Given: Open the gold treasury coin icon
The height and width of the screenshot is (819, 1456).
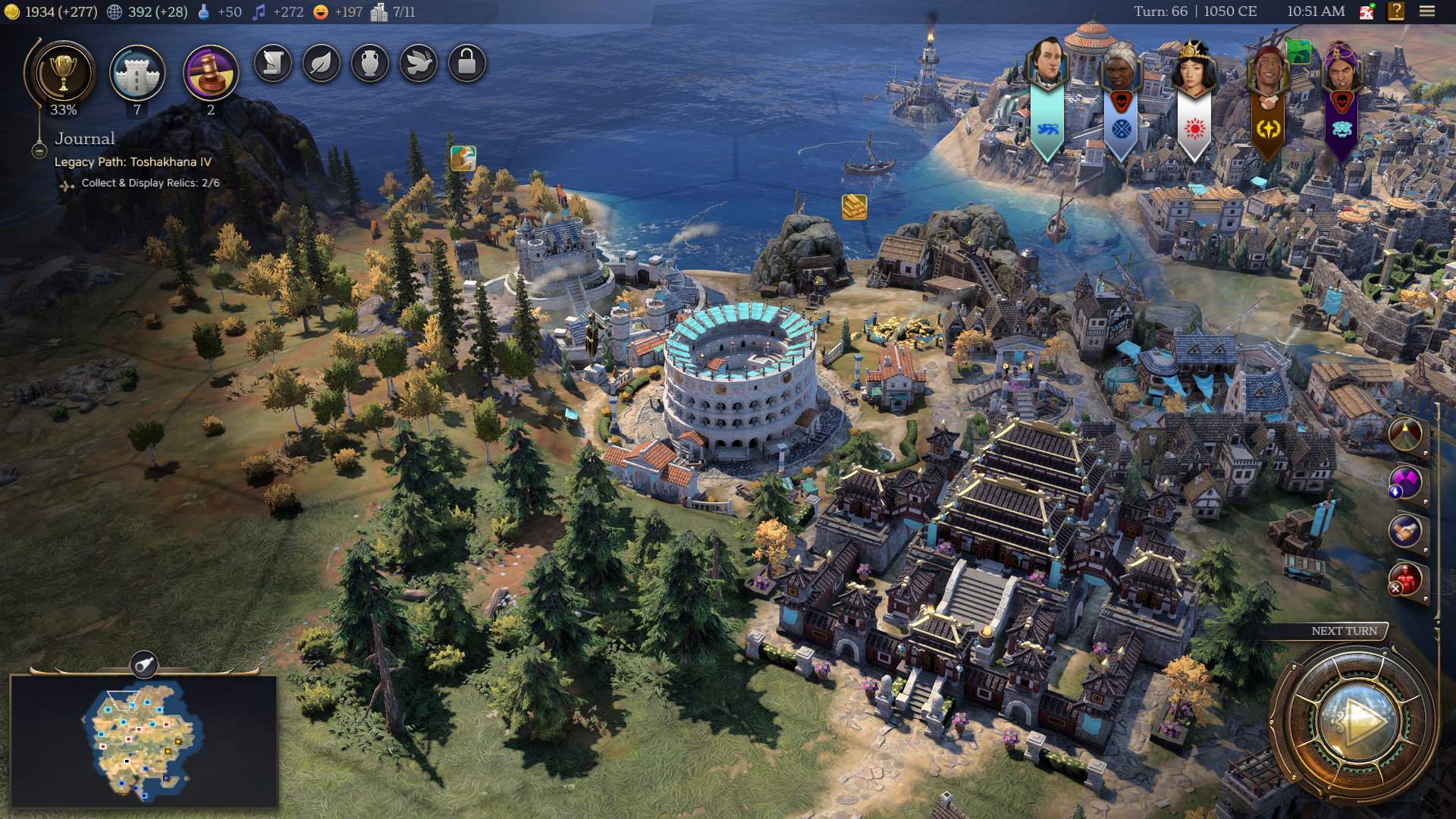Looking at the screenshot, I should (x=12, y=12).
